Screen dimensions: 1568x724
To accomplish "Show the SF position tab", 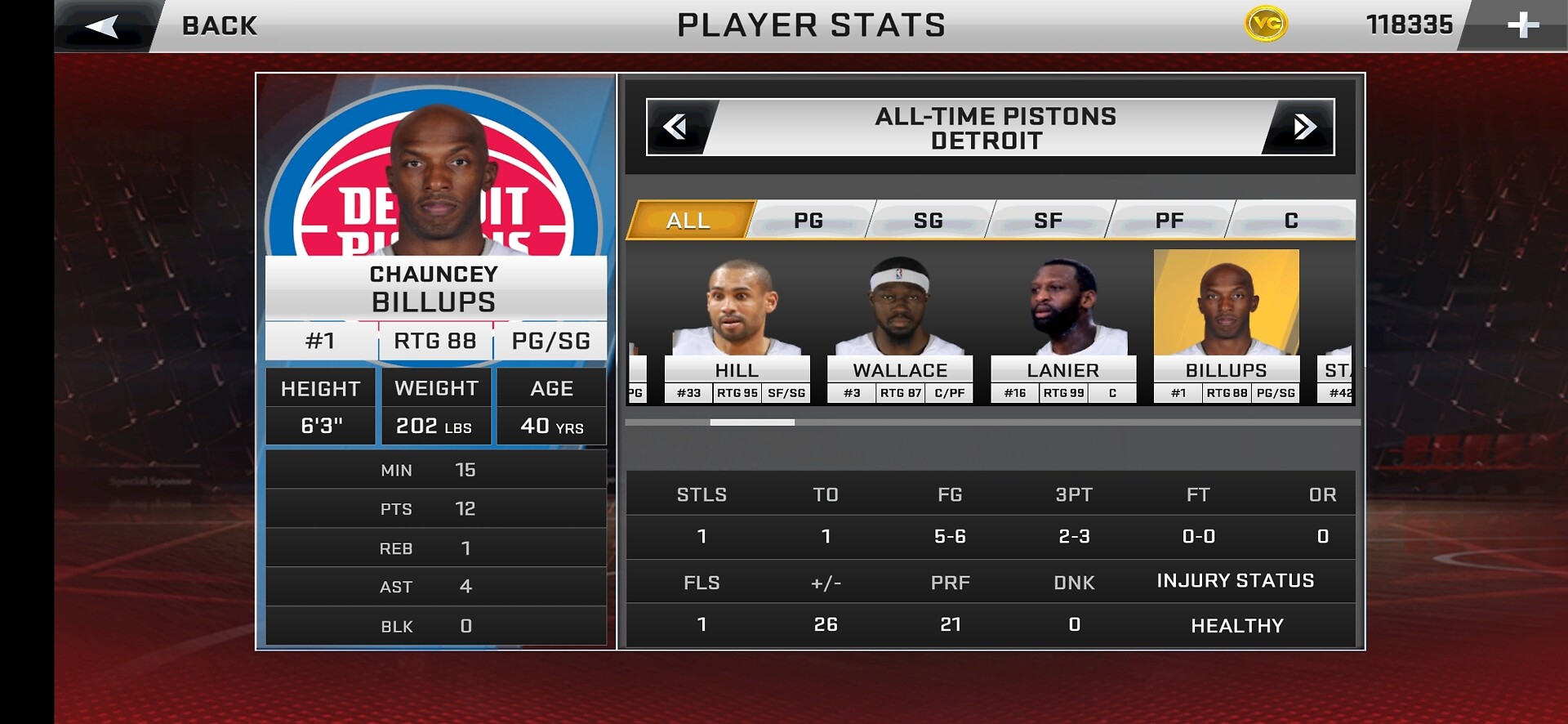I will coord(1049,220).
